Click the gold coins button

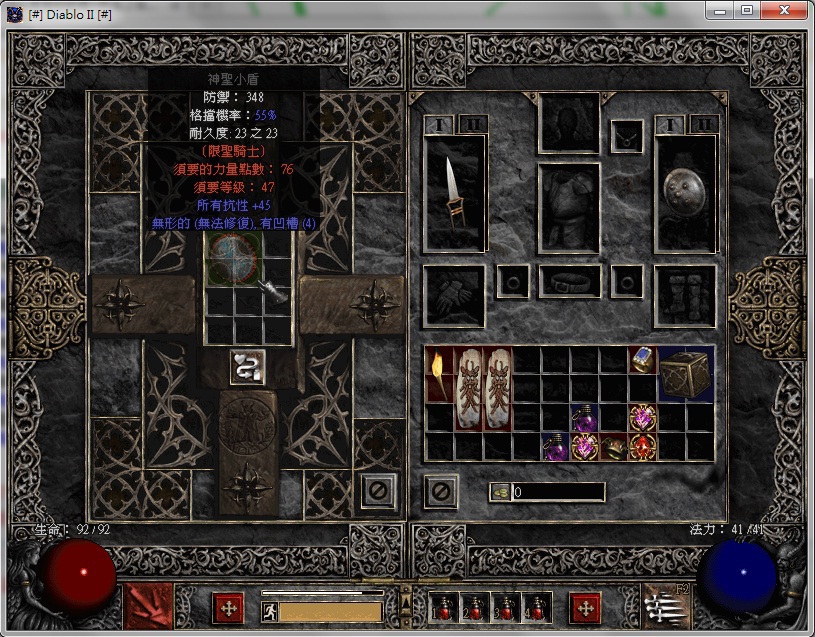click(500, 492)
